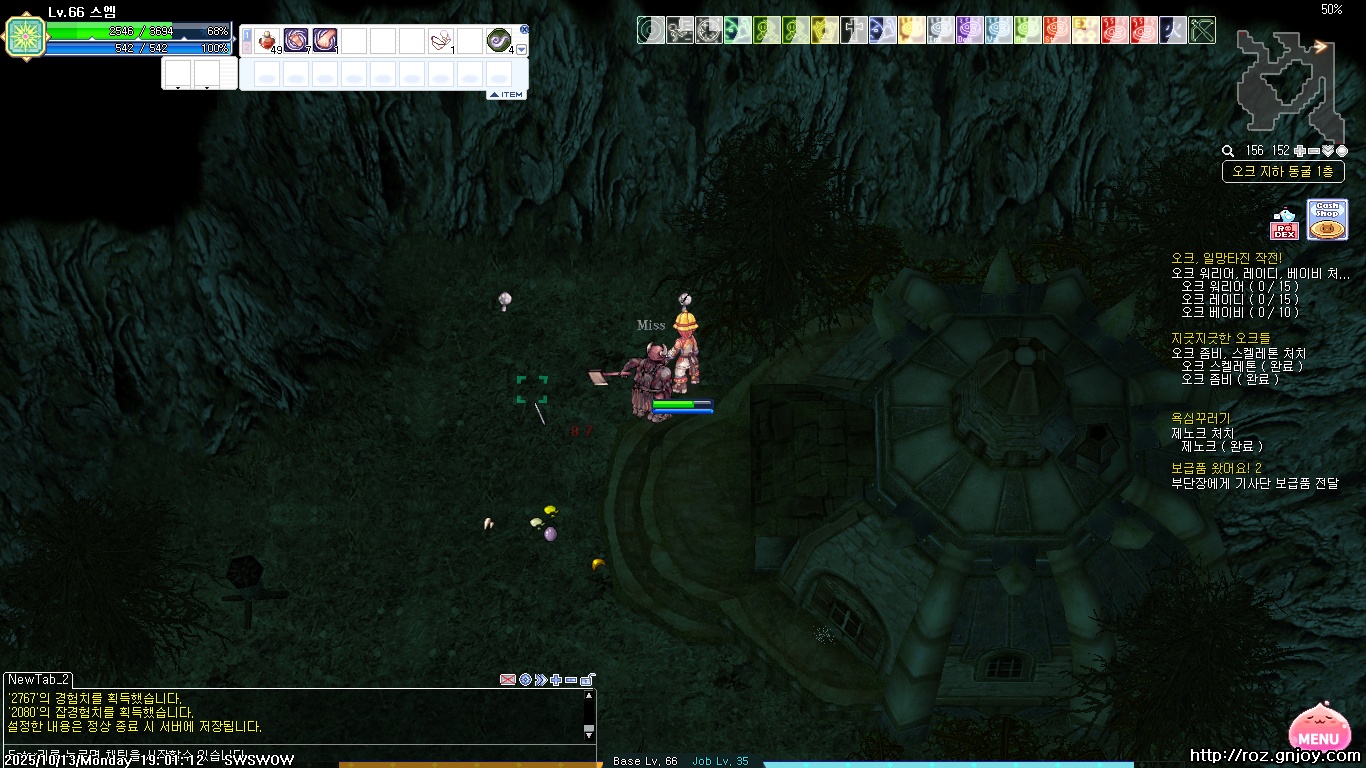Viewport: 1366px width, 768px height.
Task: Select the 보급품 왔어요! 2 quest entry
Action: [1216, 468]
